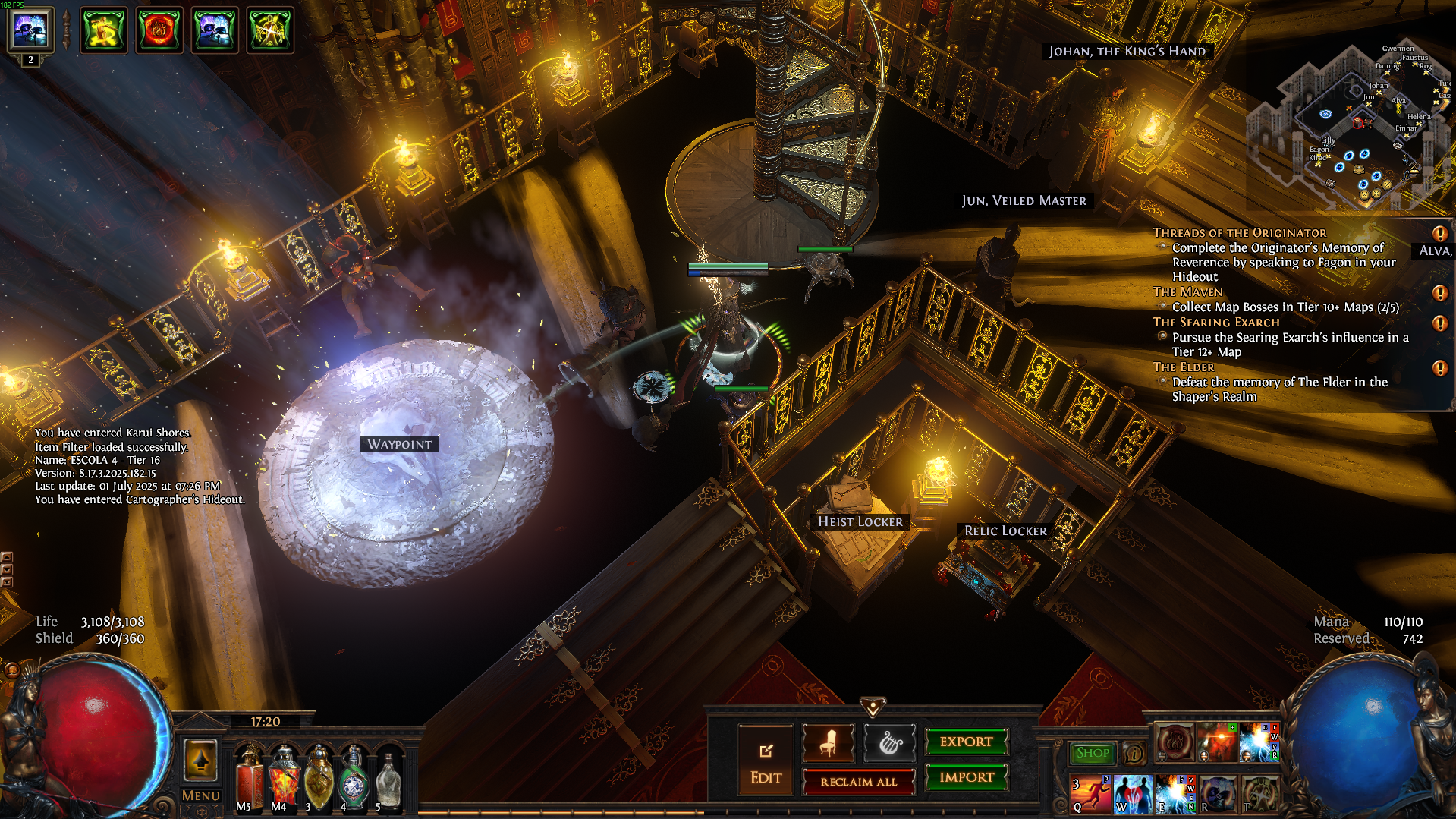The height and width of the screenshot is (819, 1456).
Task: Open the Menu button
Action: click(201, 795)
